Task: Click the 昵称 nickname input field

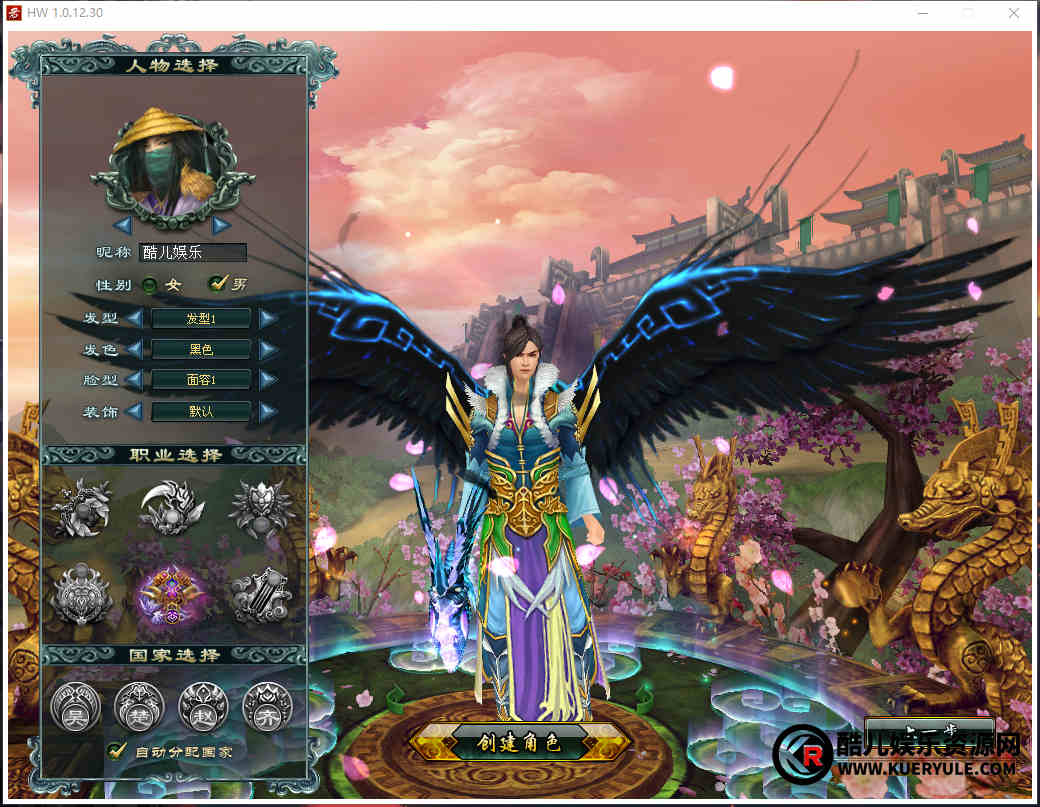Action: pos(193,253)
